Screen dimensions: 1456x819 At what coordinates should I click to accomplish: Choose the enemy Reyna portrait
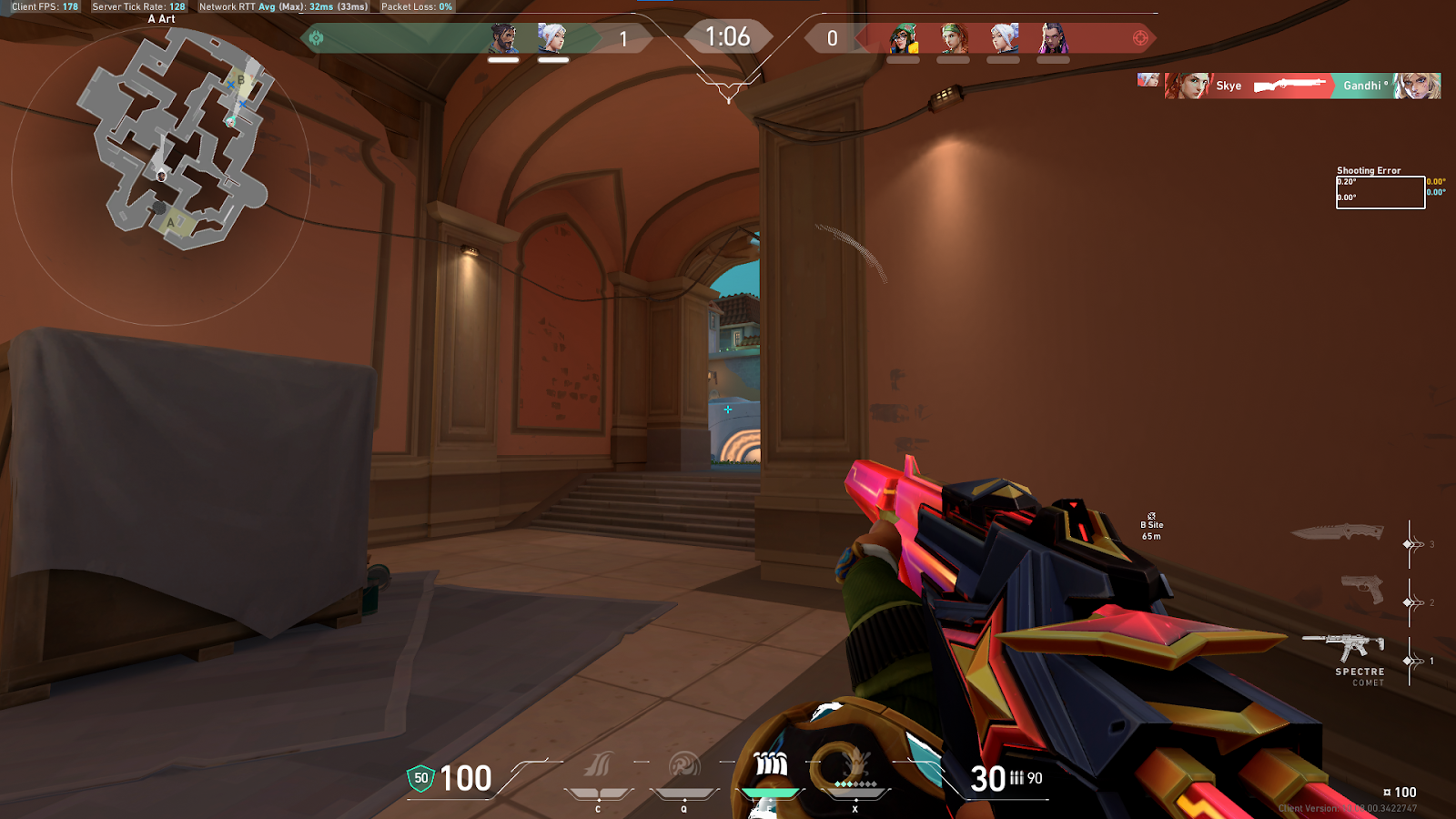click(x=1053, y=38)
